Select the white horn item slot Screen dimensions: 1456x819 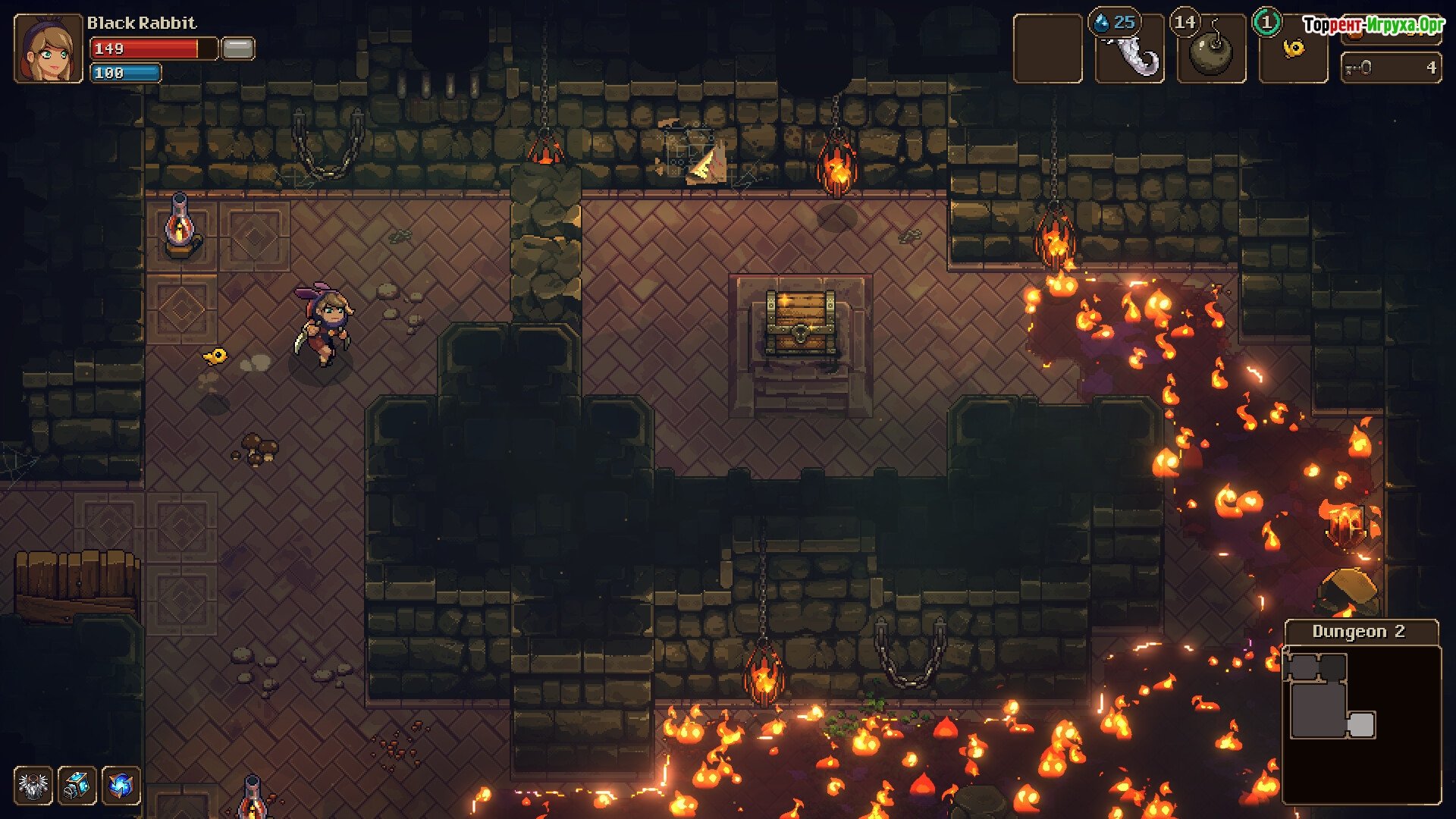click(x=1130, y=49)
